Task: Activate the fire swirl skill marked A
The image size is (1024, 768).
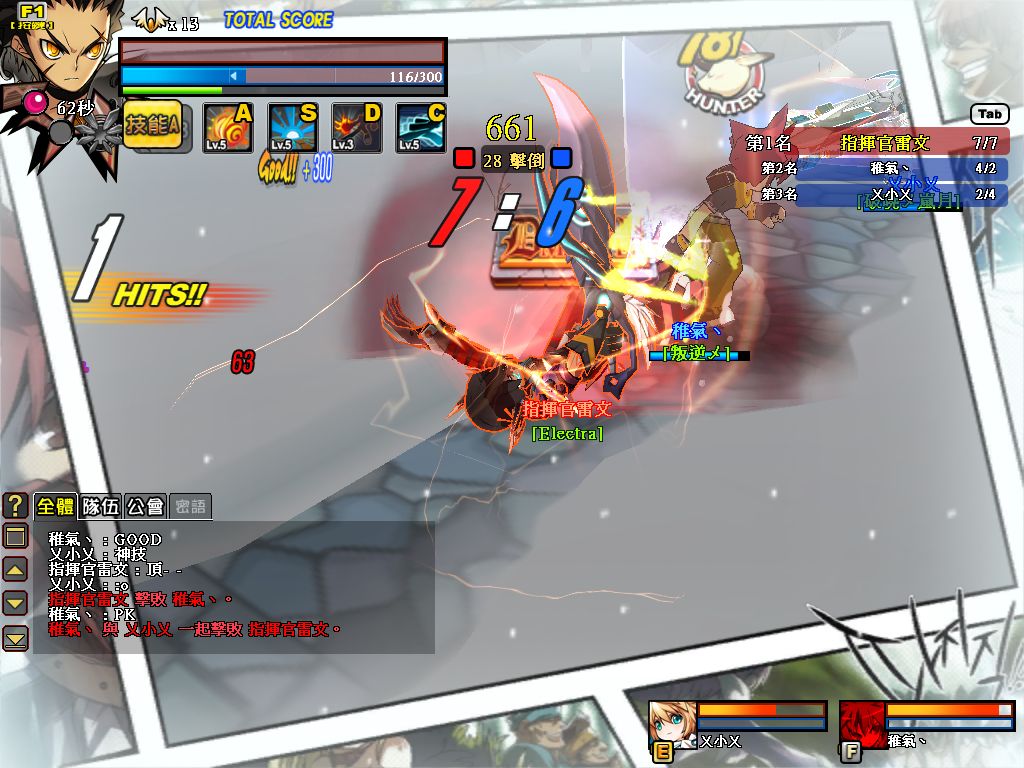Action: tap(227, 129)
